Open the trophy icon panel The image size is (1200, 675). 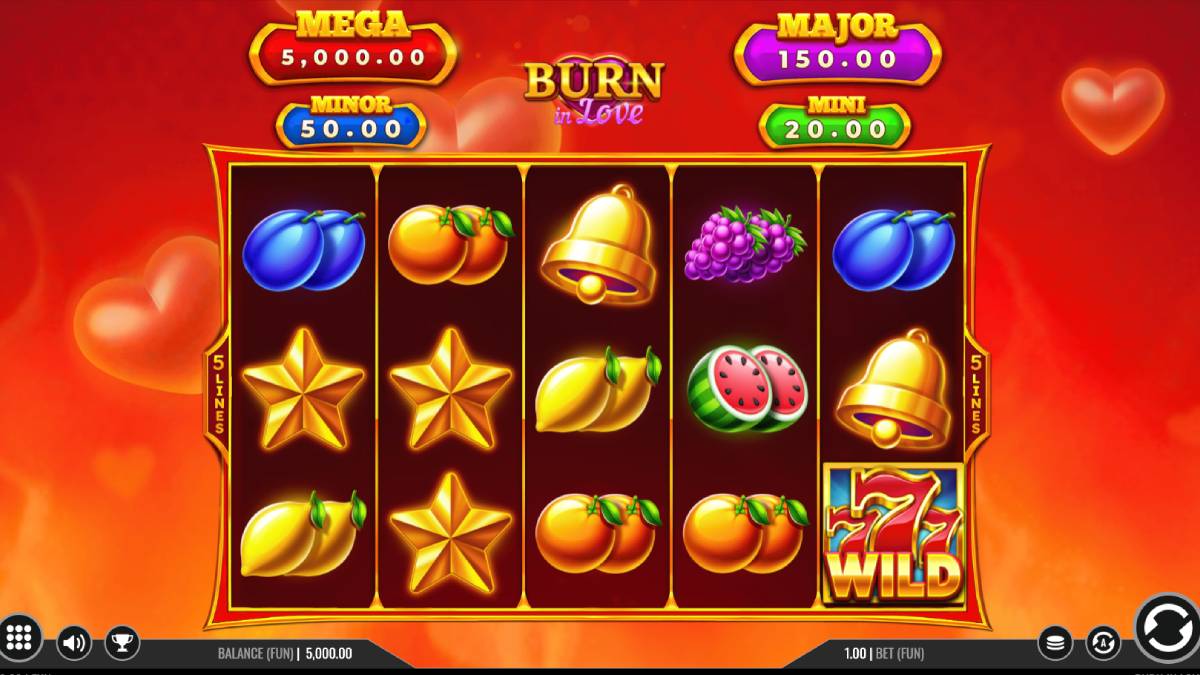point(122,642)
